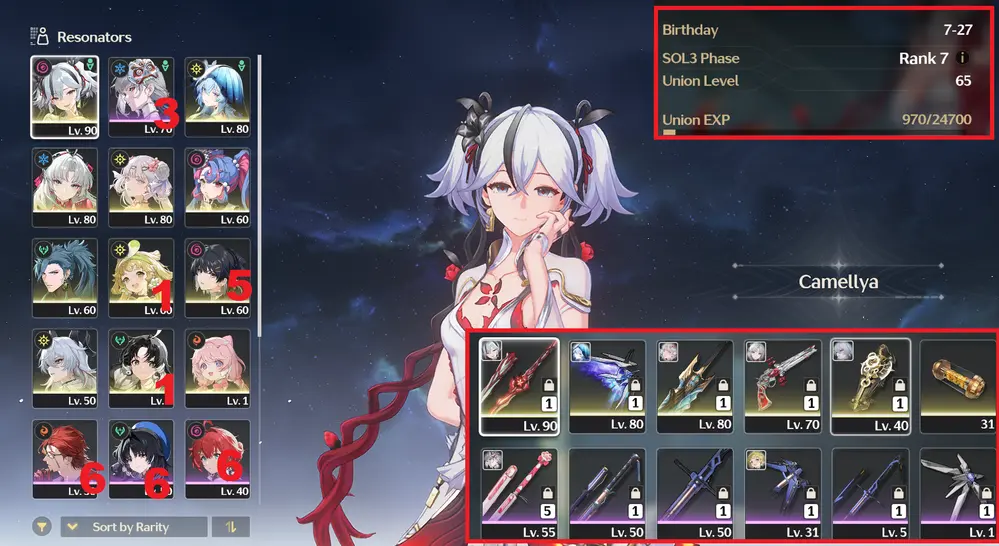
Task: Select Camellya's Lv. 90 resonator portrait
Action: click(64, 95)
